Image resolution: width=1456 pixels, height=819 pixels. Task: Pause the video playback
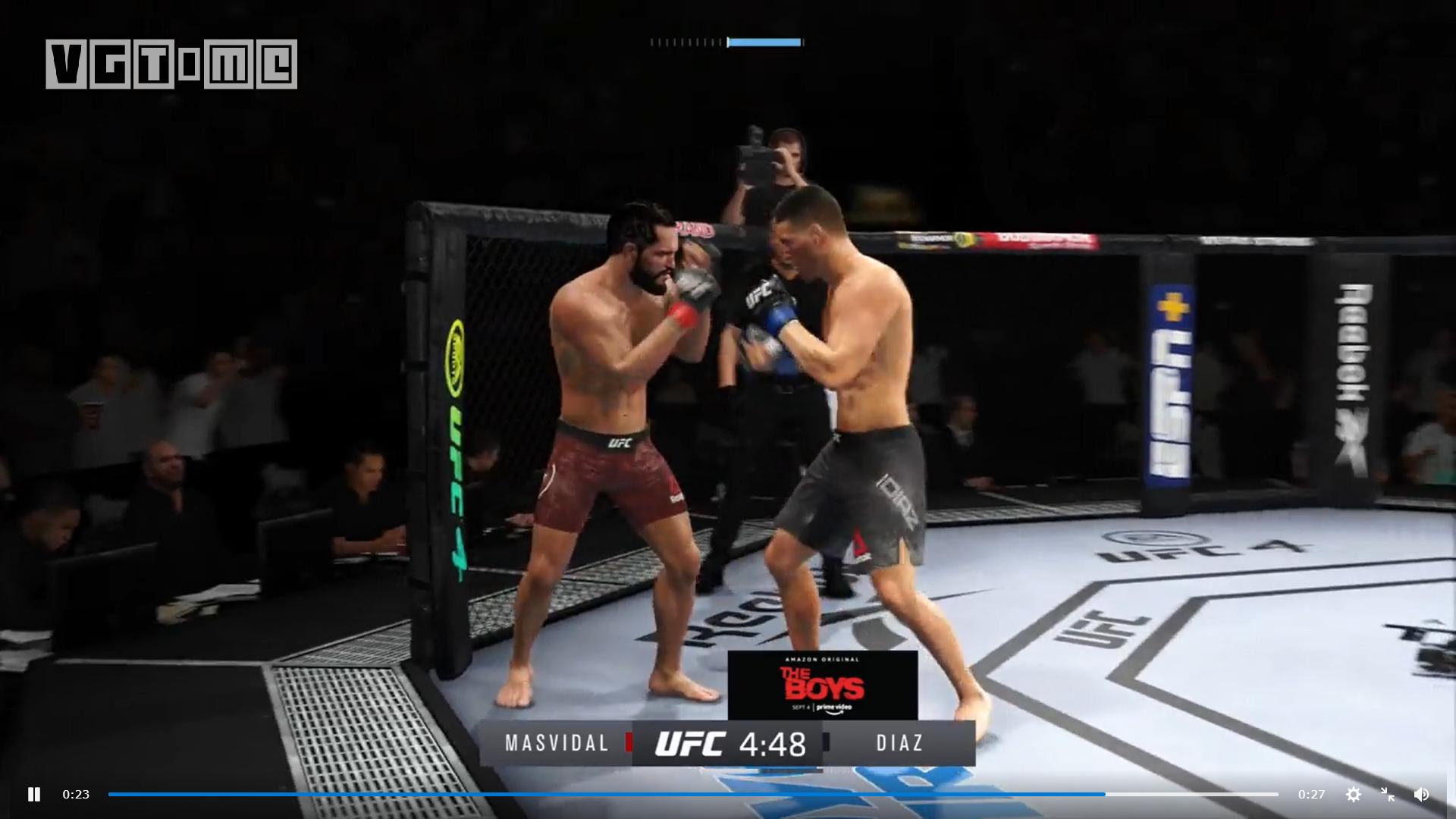34,794
